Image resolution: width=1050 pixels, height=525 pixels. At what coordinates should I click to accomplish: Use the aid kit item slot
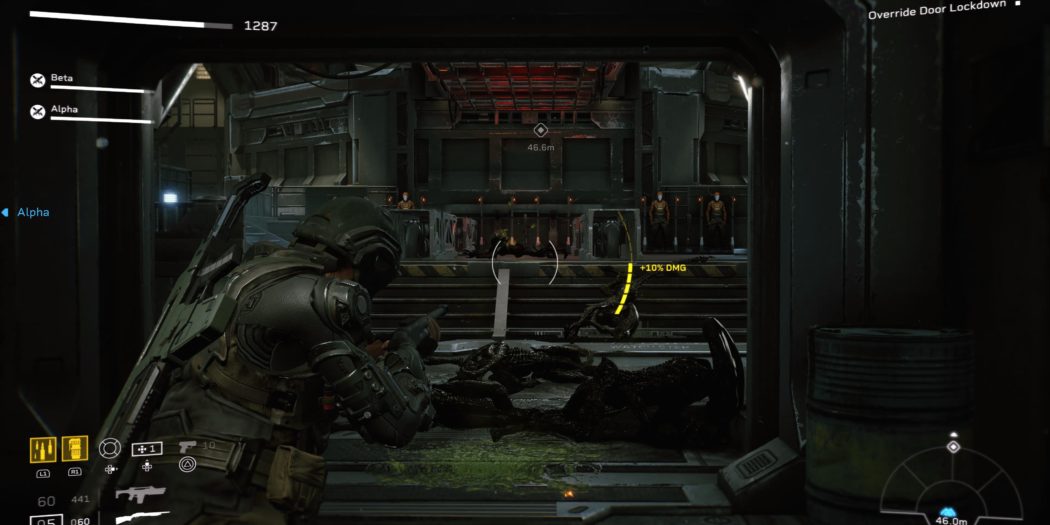[x=147, y=449]
